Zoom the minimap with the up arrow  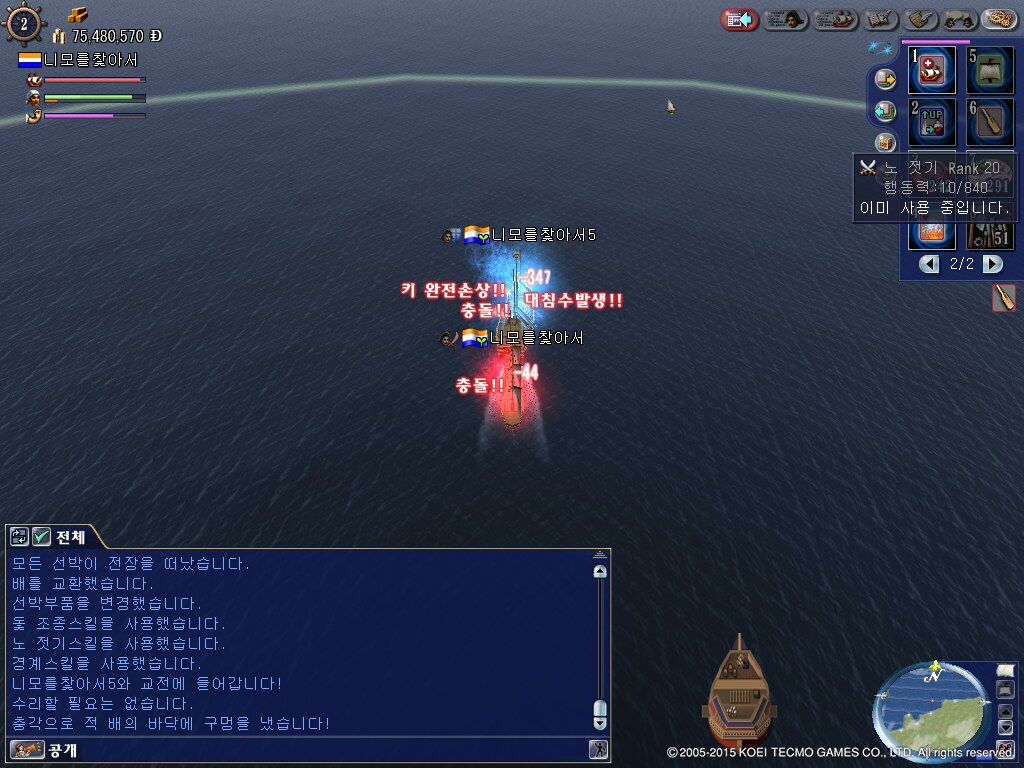coord(1007,710)
